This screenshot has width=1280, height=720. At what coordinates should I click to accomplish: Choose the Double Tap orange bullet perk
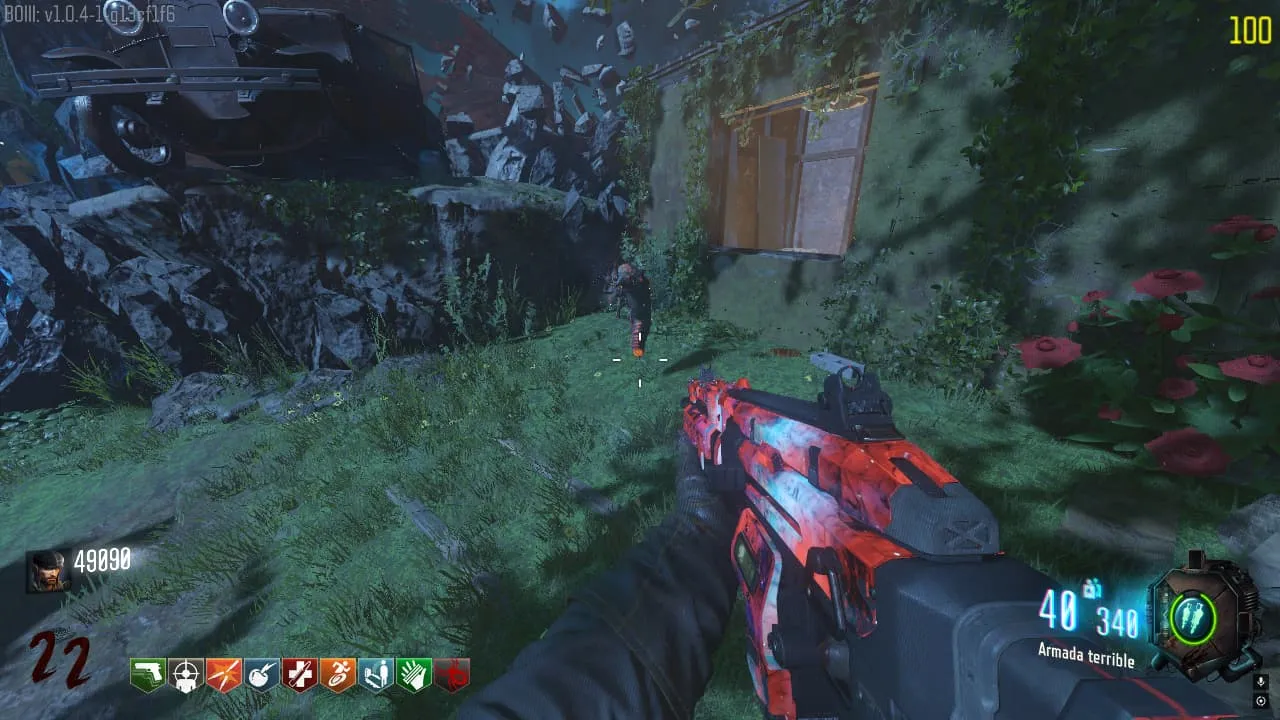tap(223, 675)
